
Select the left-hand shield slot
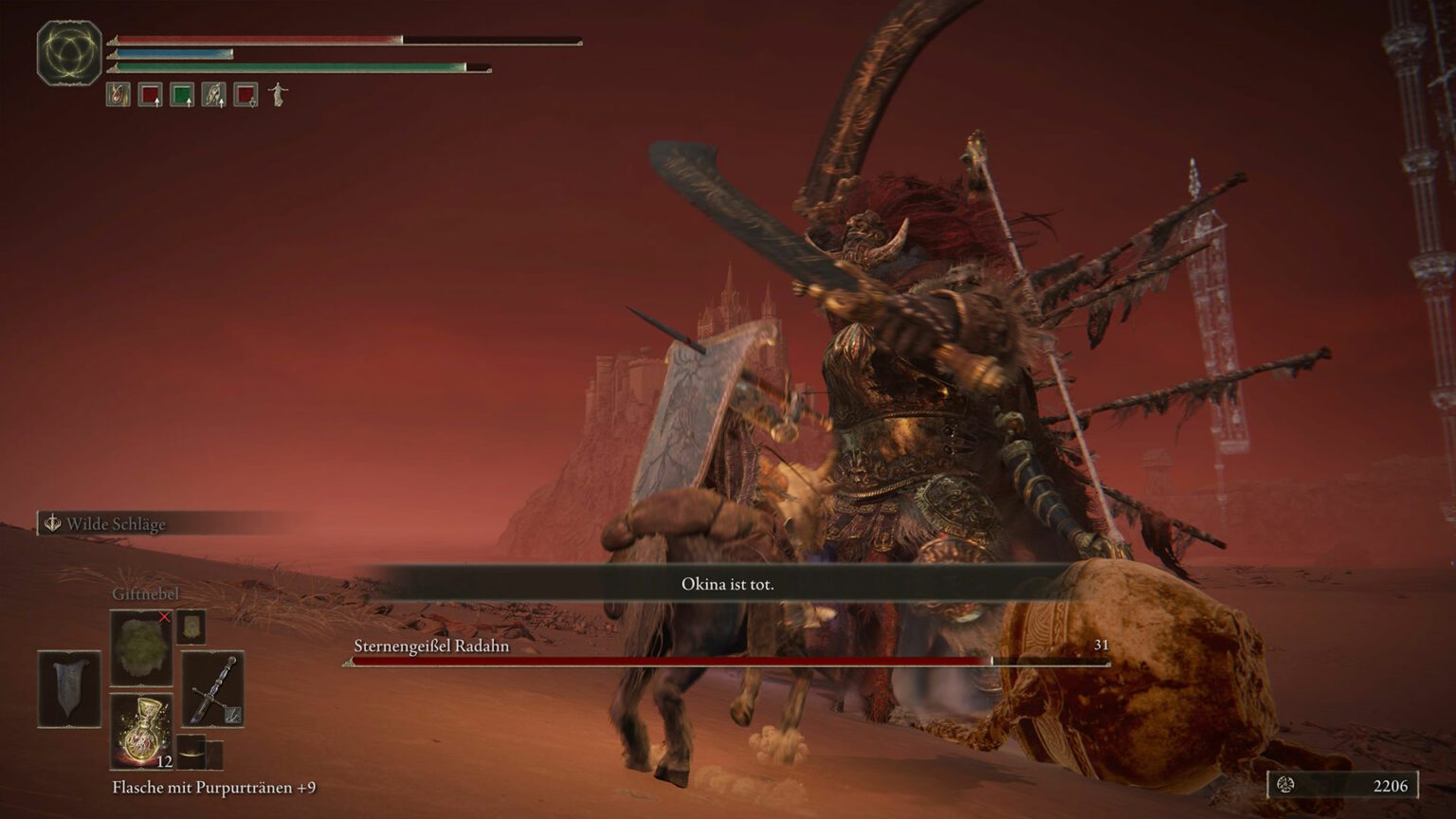pyautogui.click(x=69, y=689)
